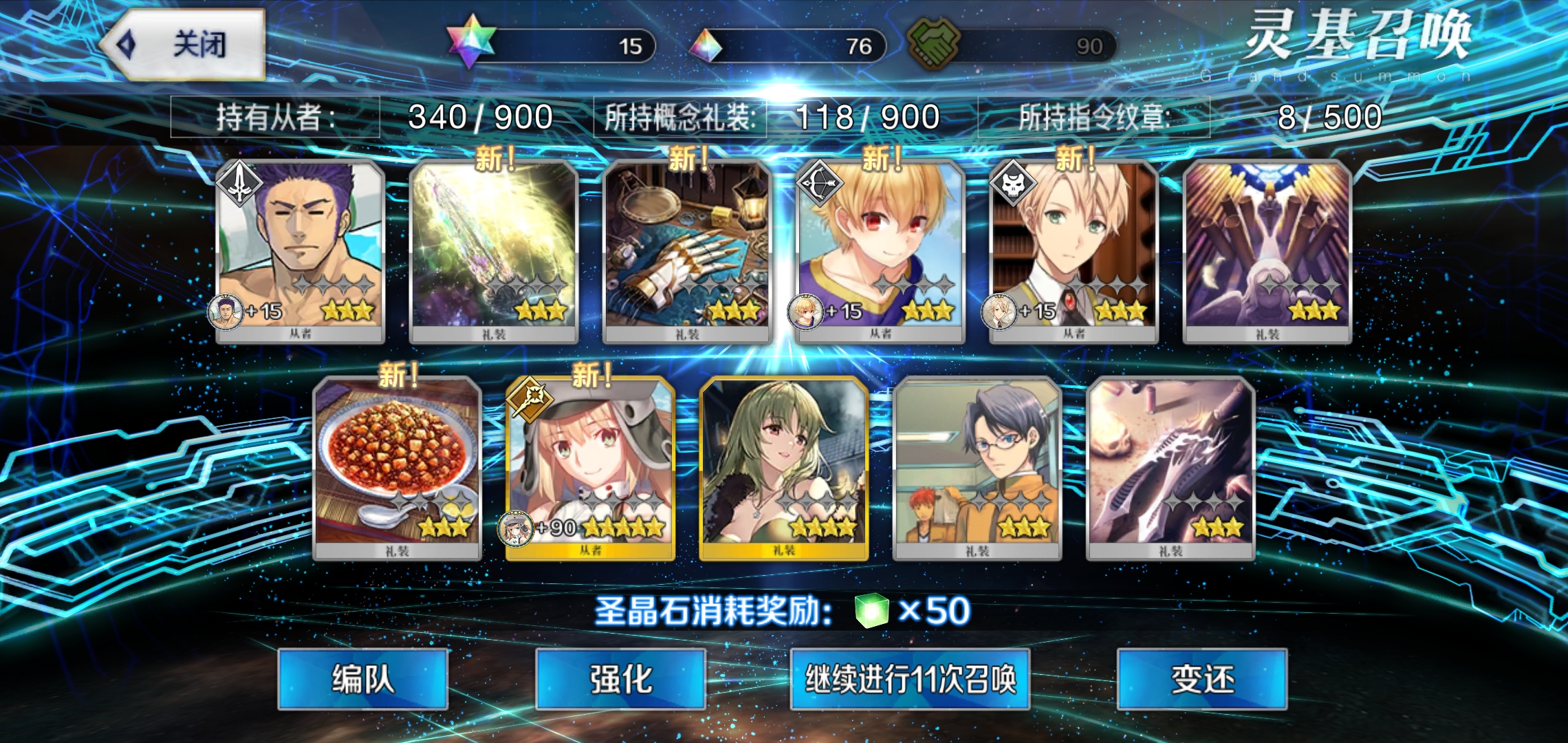Go to the 强化 enhancement menu

click(x=620, y=679)
